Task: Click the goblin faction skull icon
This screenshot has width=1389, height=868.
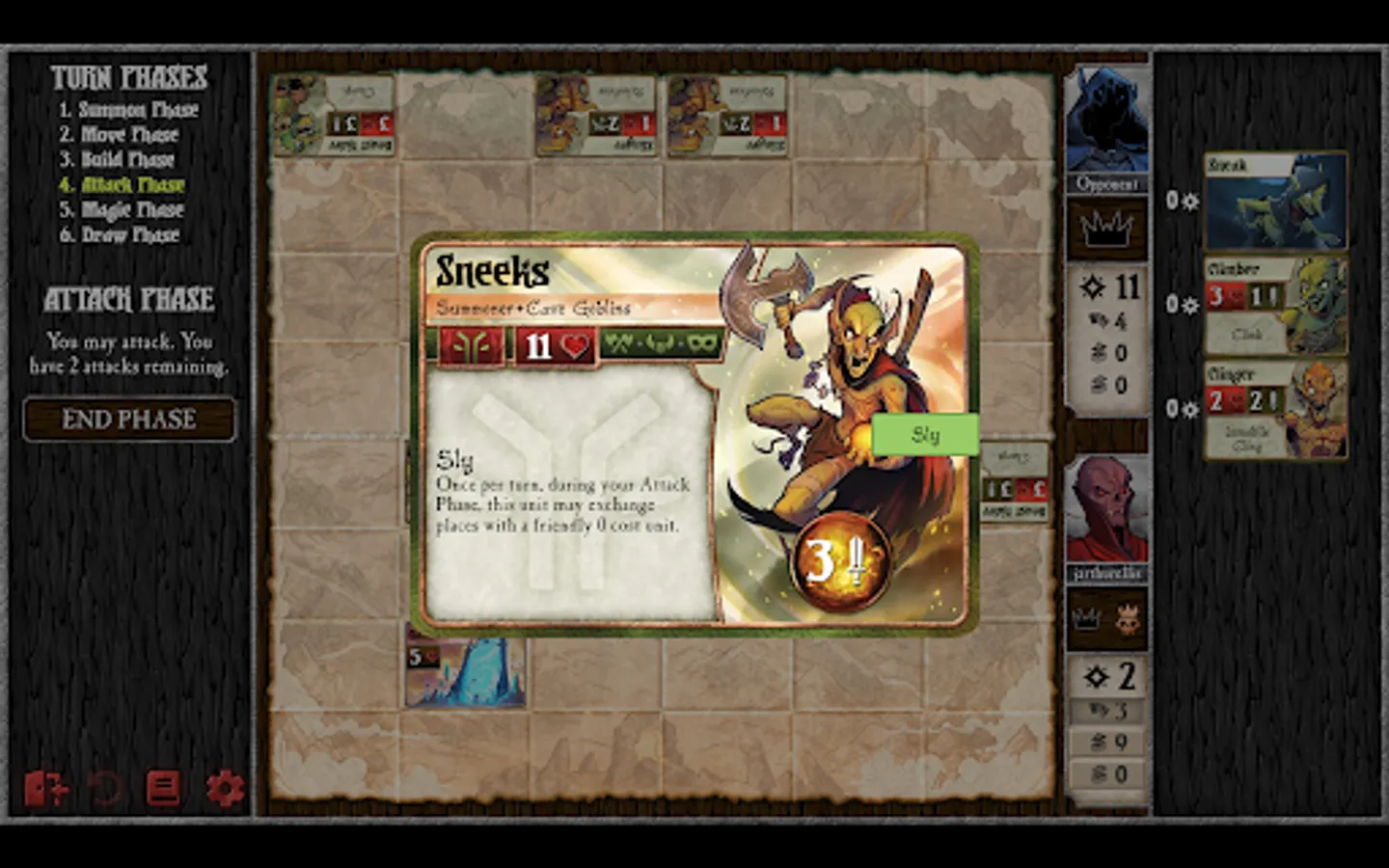Action: [1129, 622]
